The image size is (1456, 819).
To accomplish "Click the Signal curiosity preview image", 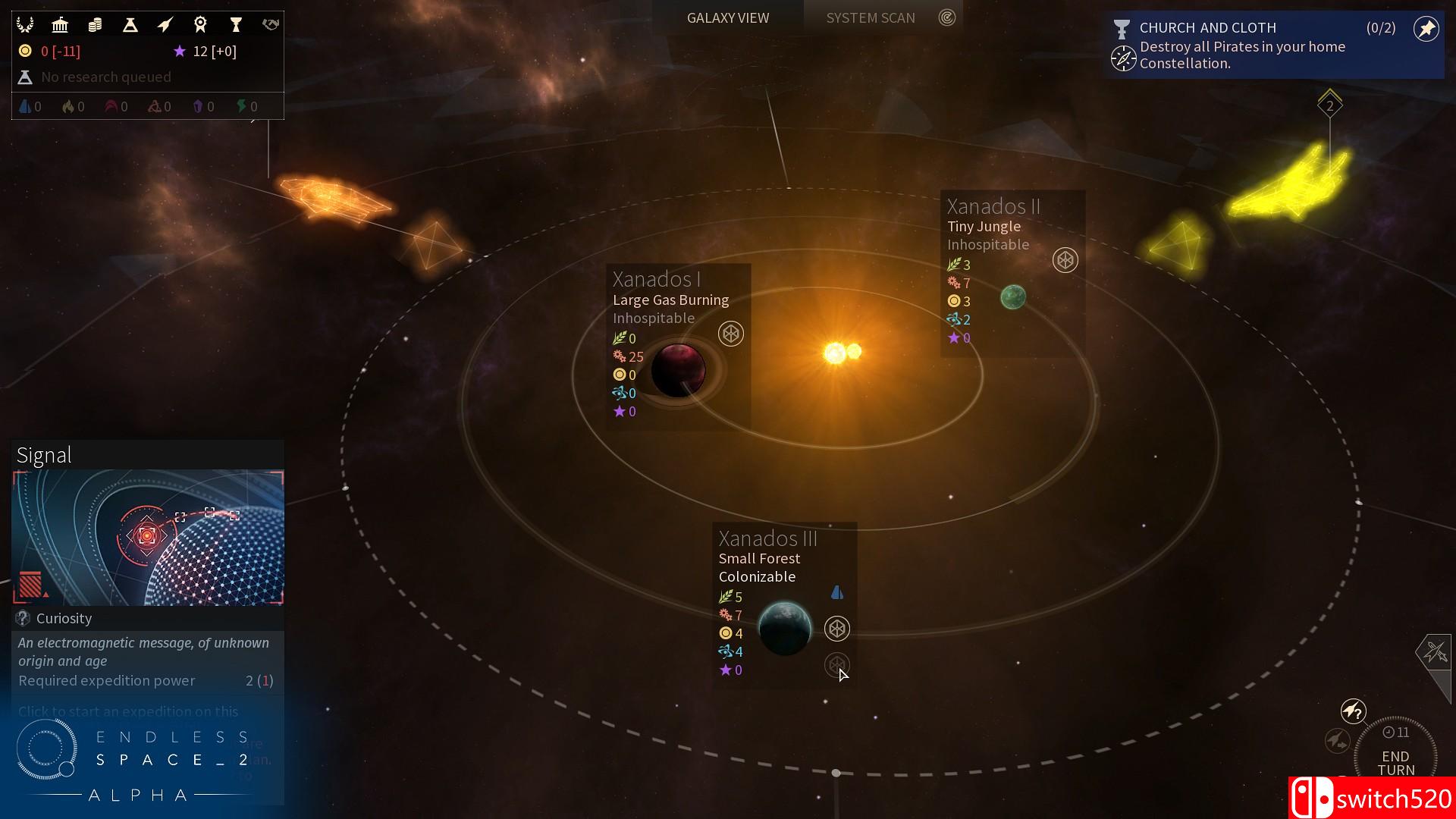I will [148, 537].
